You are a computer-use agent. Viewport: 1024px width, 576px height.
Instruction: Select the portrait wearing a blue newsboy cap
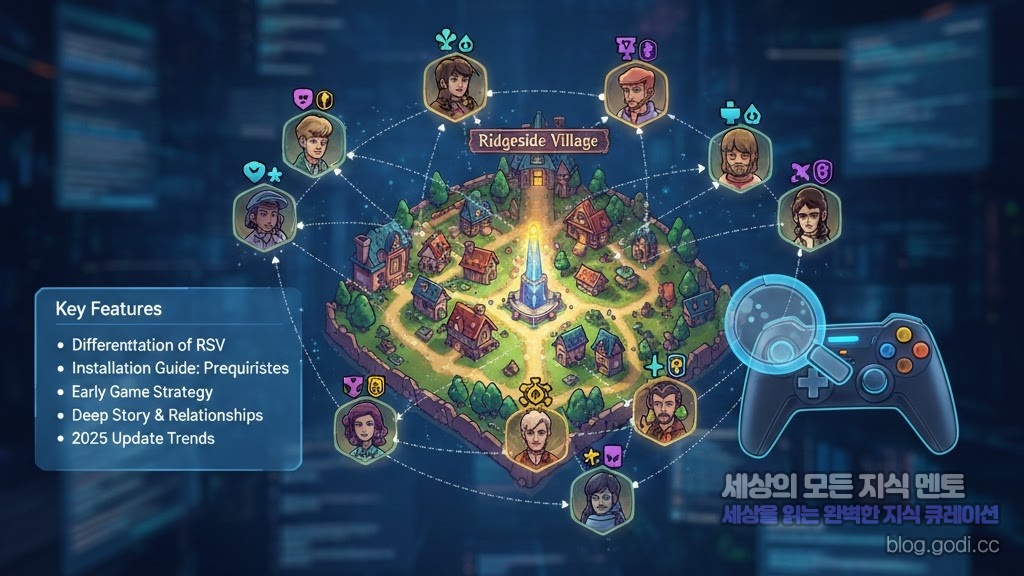263,217
